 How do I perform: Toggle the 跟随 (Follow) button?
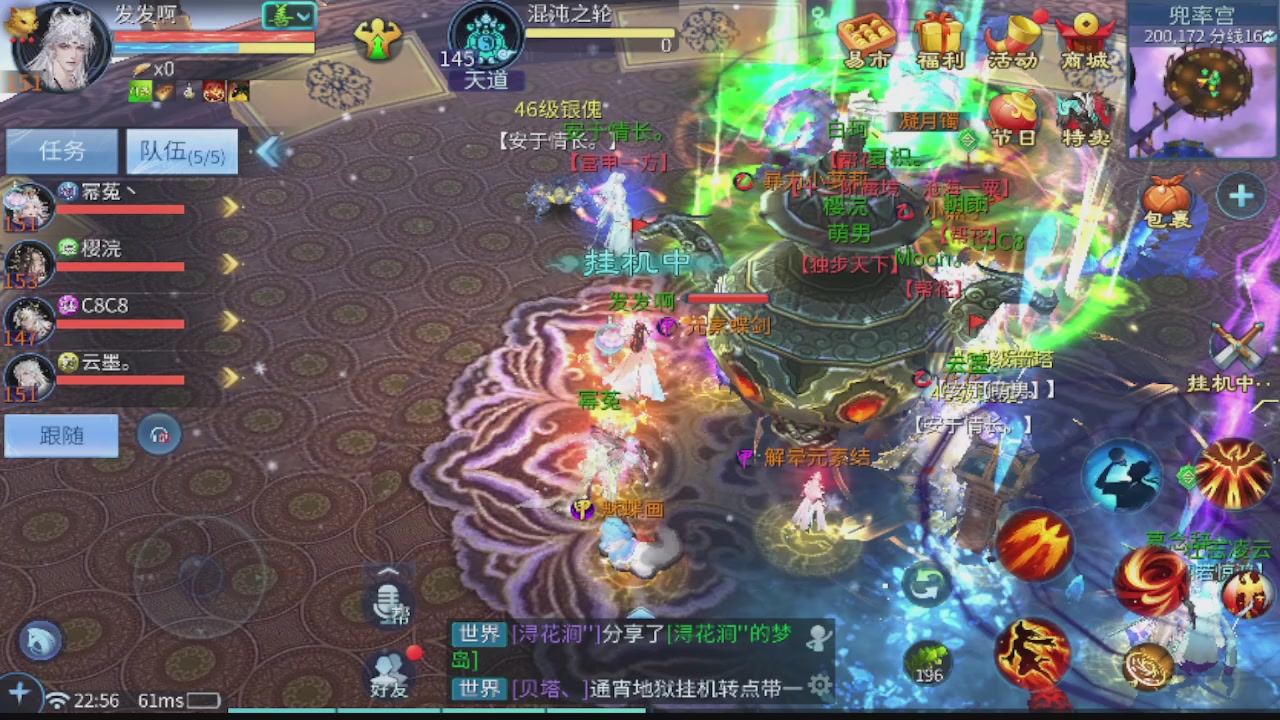click(x=60, y=435)
